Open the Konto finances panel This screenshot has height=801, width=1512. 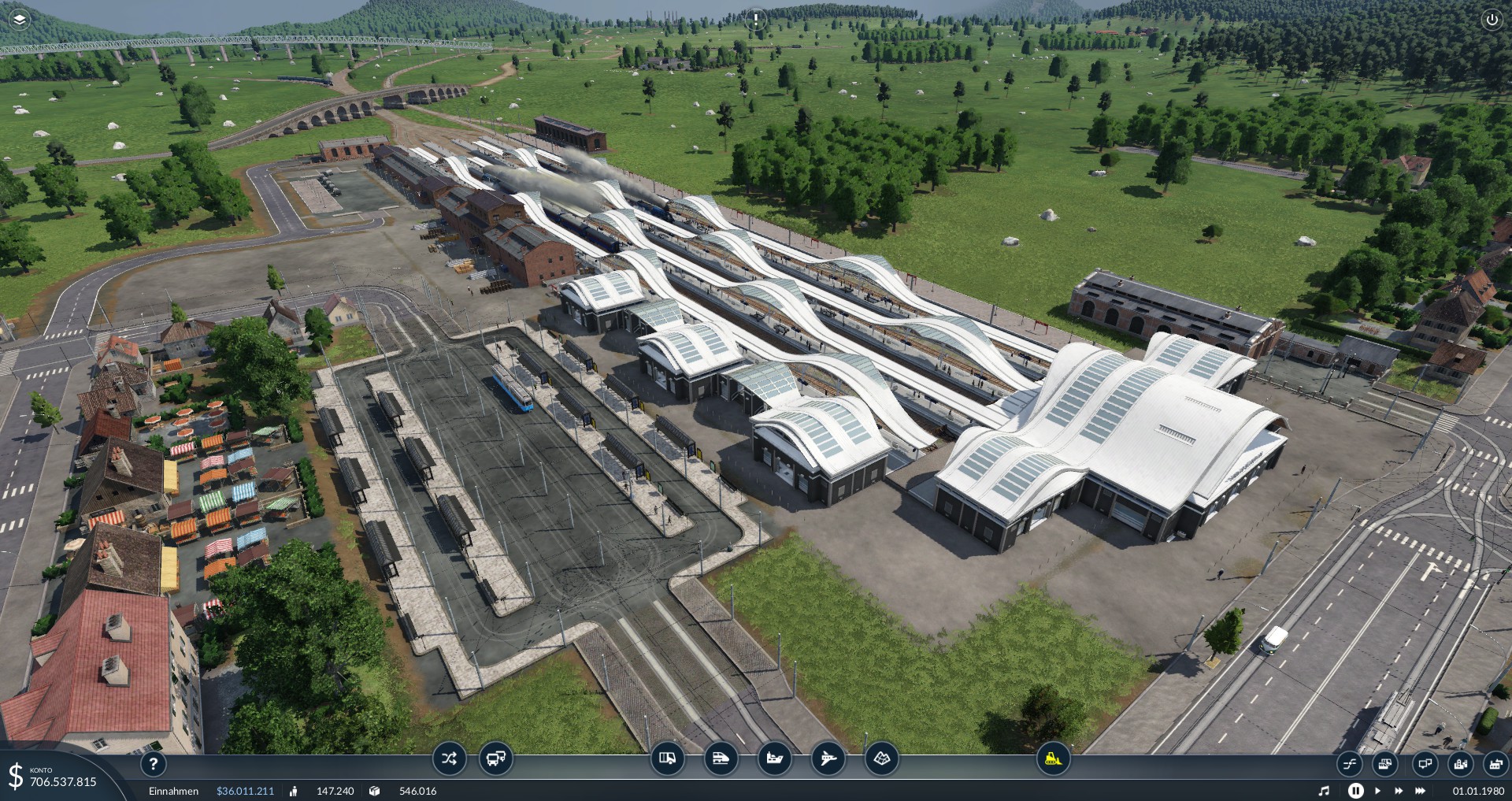(55, 777)
